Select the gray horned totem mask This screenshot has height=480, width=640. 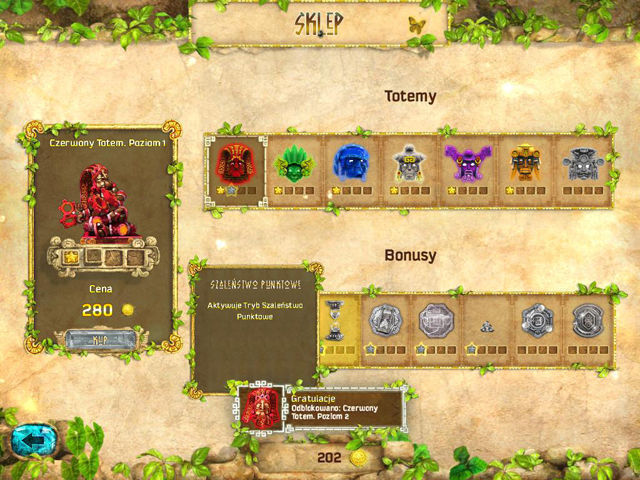407,162
